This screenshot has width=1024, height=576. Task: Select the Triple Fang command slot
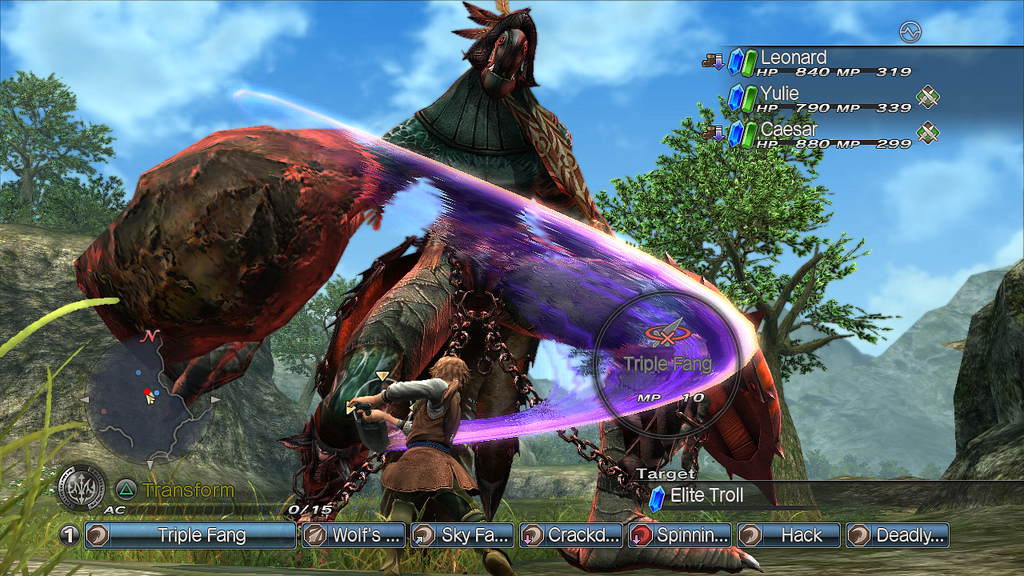coord(190,535)
